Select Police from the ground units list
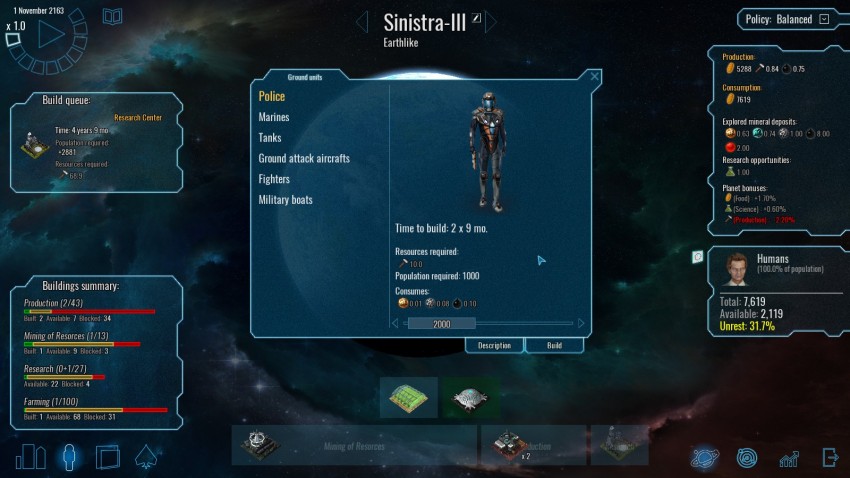The image size is (850, 478). click(272, 96)
